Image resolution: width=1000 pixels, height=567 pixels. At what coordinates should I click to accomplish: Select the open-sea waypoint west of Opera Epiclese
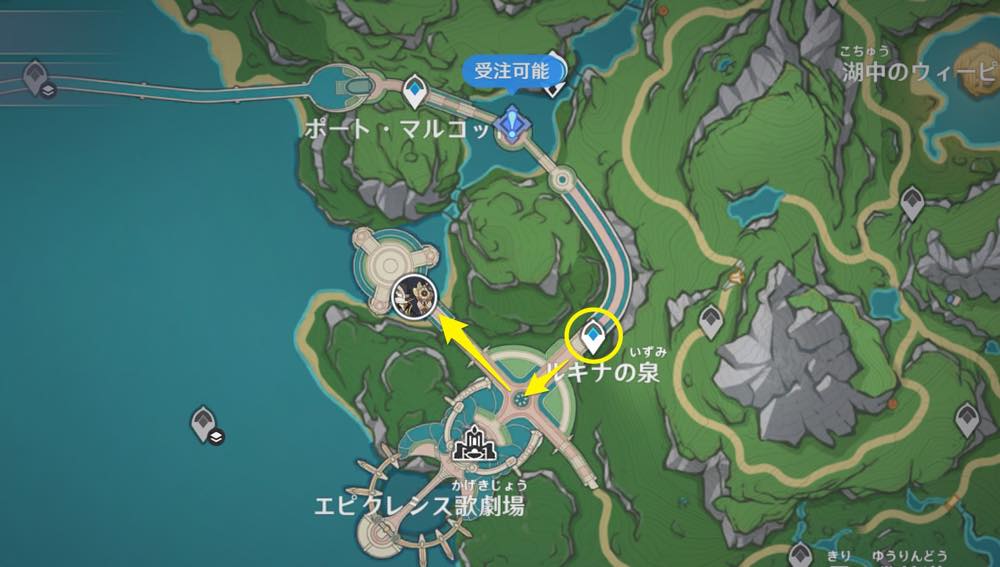click(x=205, y=424)
